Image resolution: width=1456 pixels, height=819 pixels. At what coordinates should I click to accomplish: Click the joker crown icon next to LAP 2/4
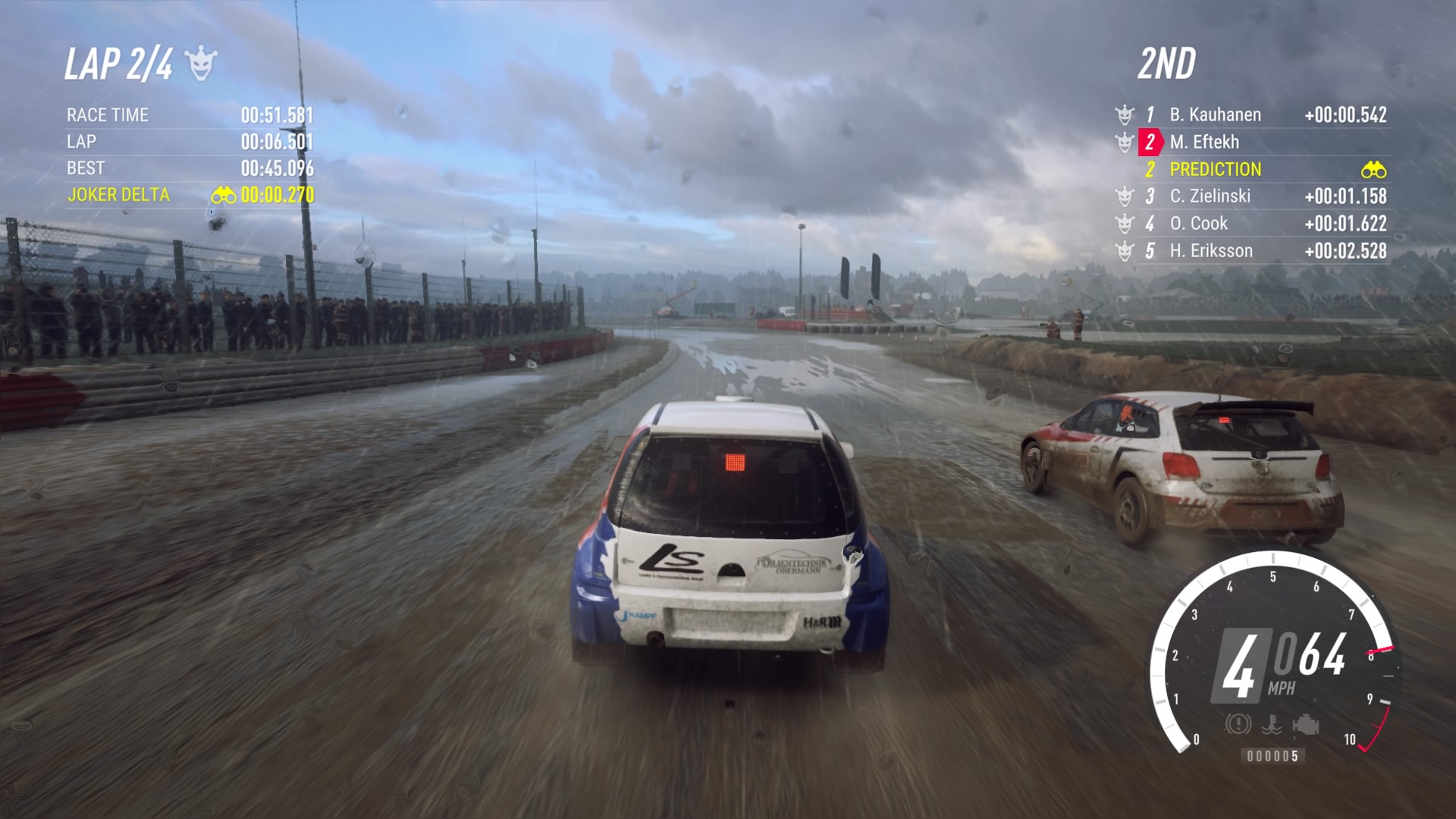[200, 65]
